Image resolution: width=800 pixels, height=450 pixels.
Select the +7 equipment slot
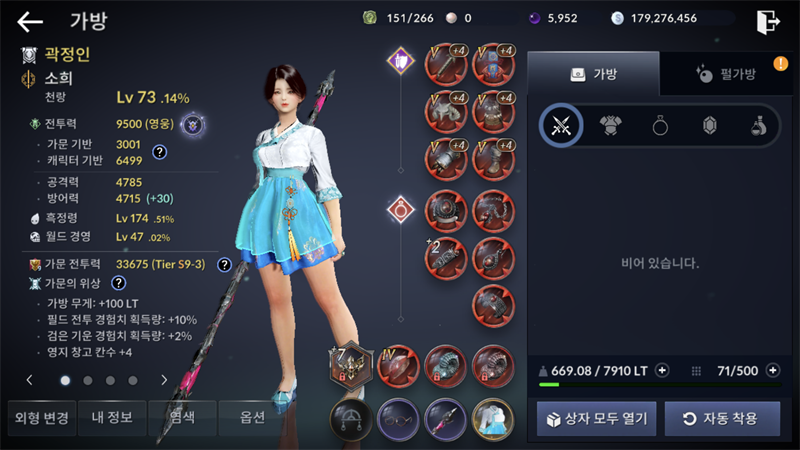[x=350, y=365]
